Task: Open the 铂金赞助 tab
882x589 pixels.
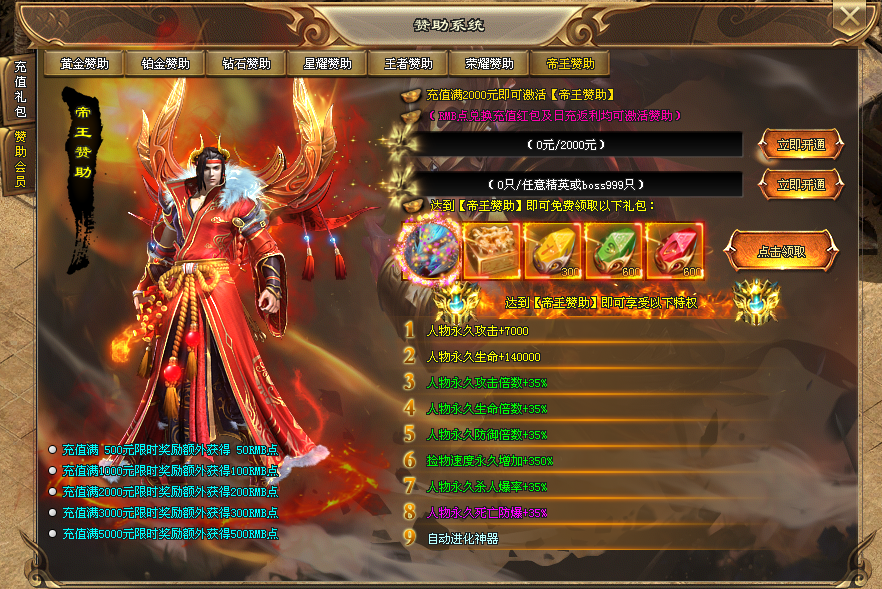Action: click(165, 64)
